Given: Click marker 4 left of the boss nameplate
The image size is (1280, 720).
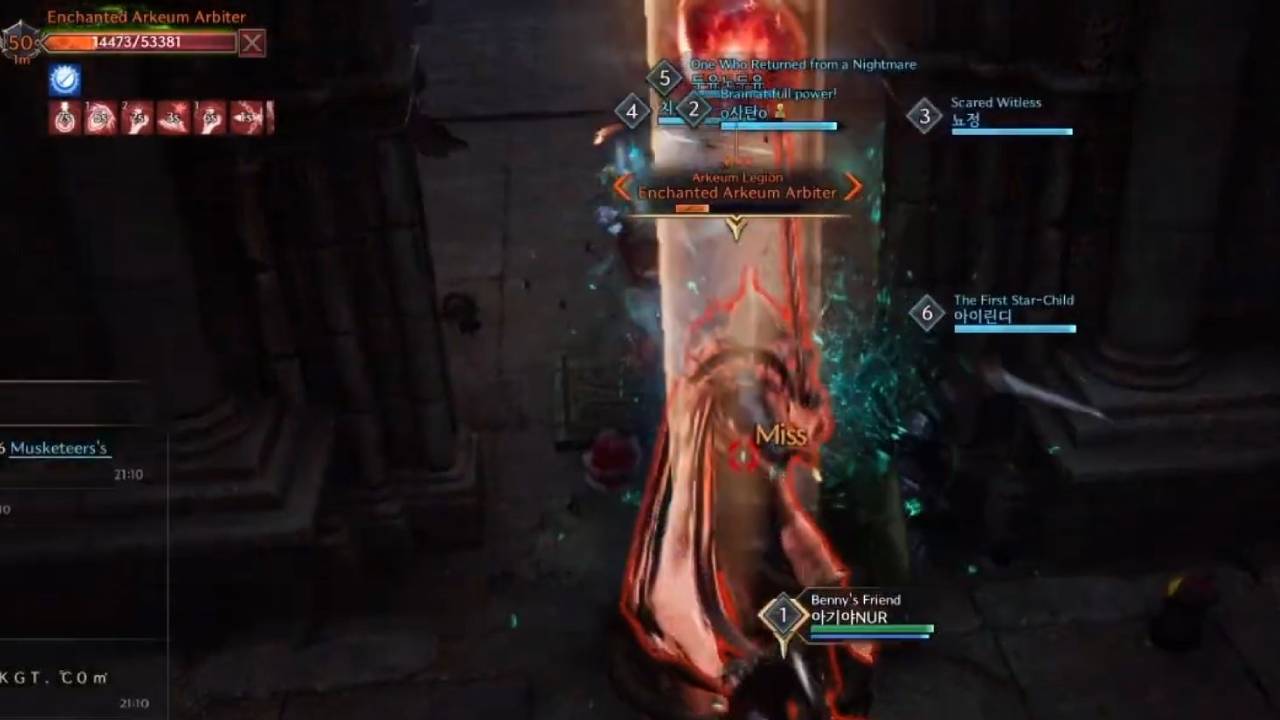Looking at the screenshot, I should (x=632, y=113).
